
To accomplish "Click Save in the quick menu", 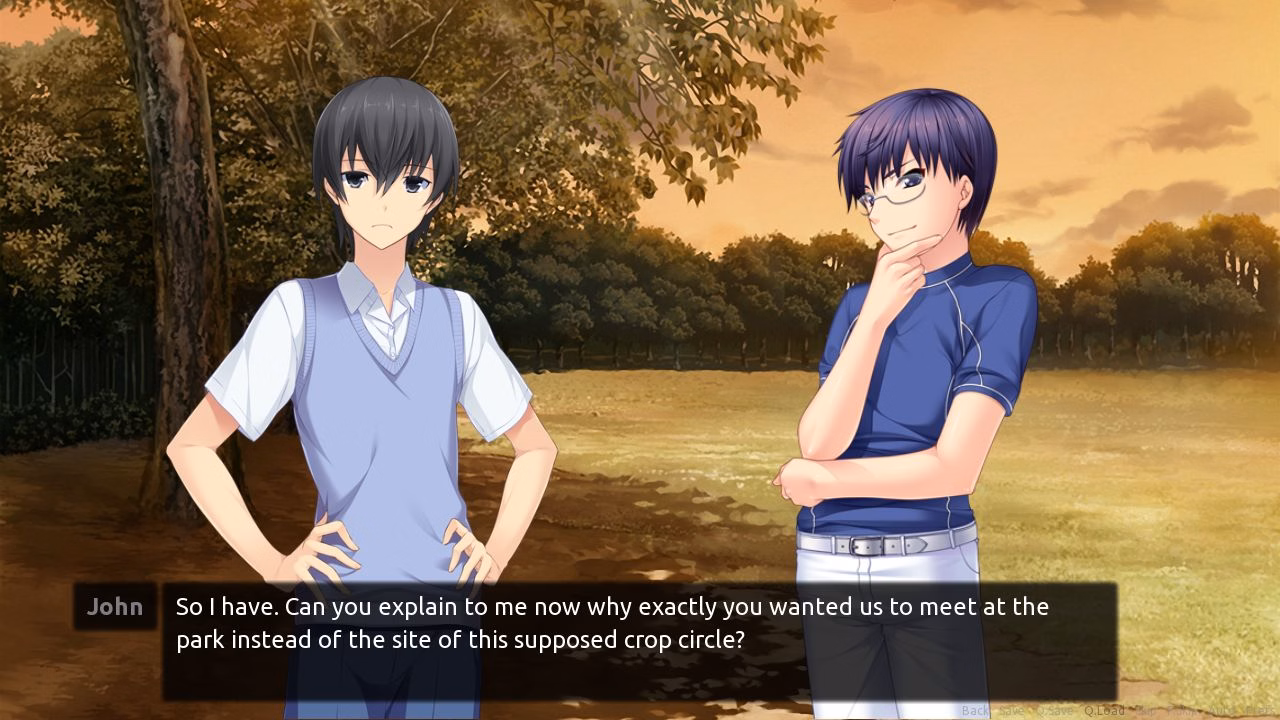I will click(1012, 709).
